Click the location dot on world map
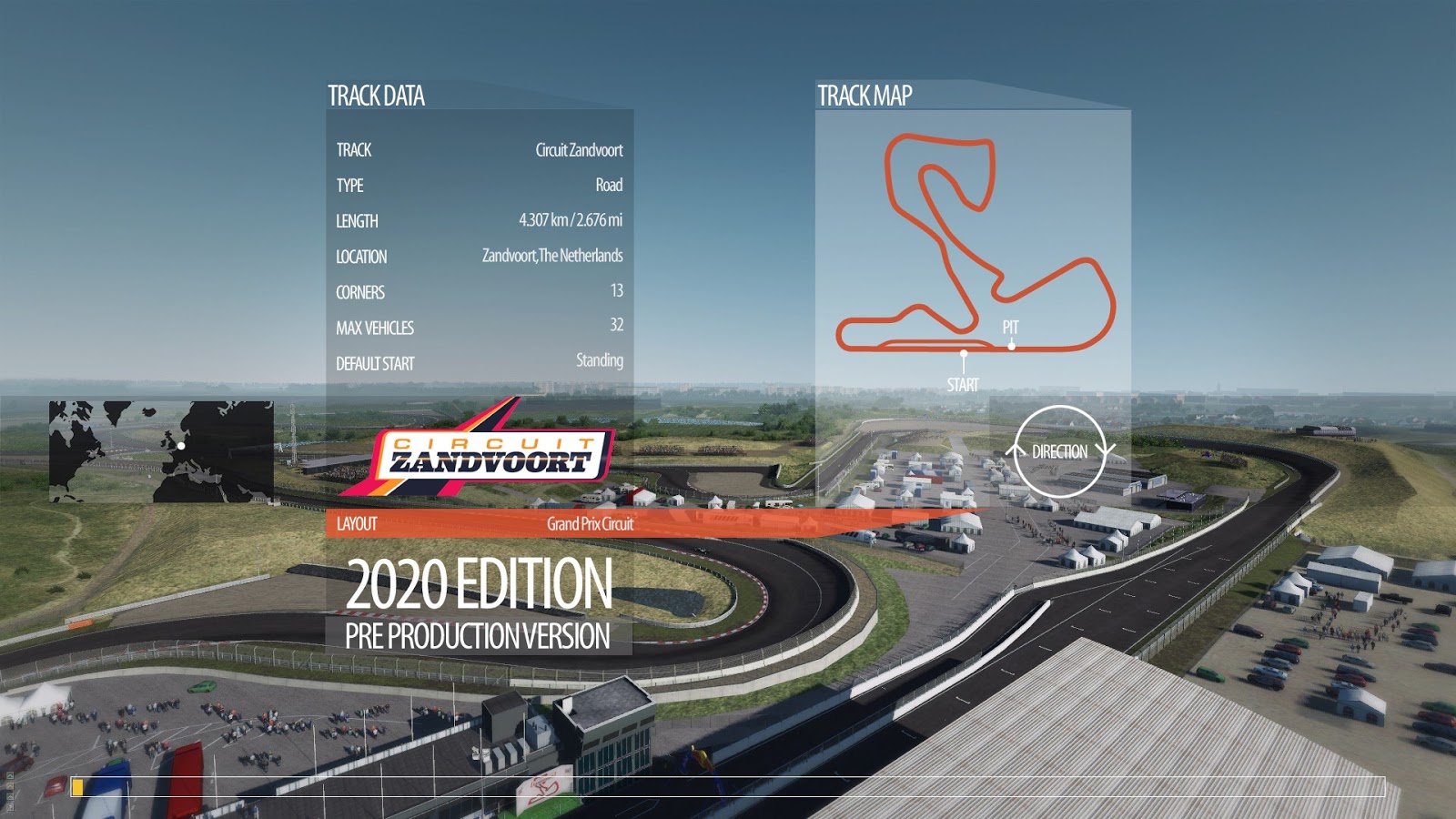The image size is (1456, 819). tap(180, 446)
